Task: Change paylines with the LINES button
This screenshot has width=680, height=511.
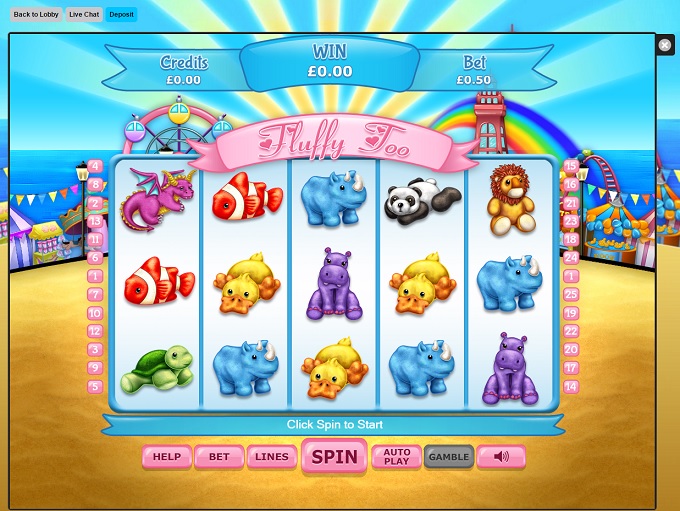Action: (x=271, y=457)
